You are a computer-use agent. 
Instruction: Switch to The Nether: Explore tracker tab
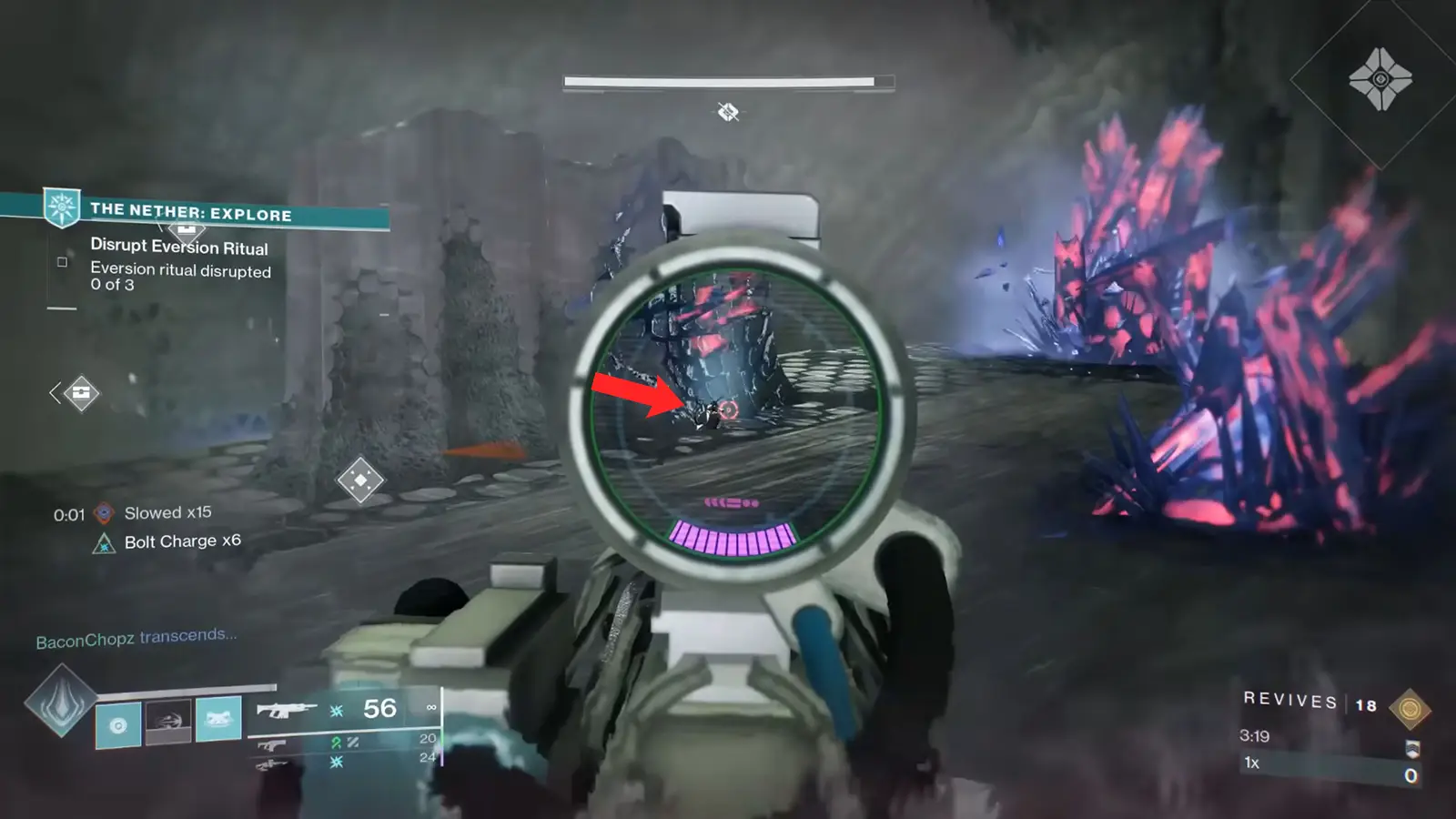[x=191, y=216]
